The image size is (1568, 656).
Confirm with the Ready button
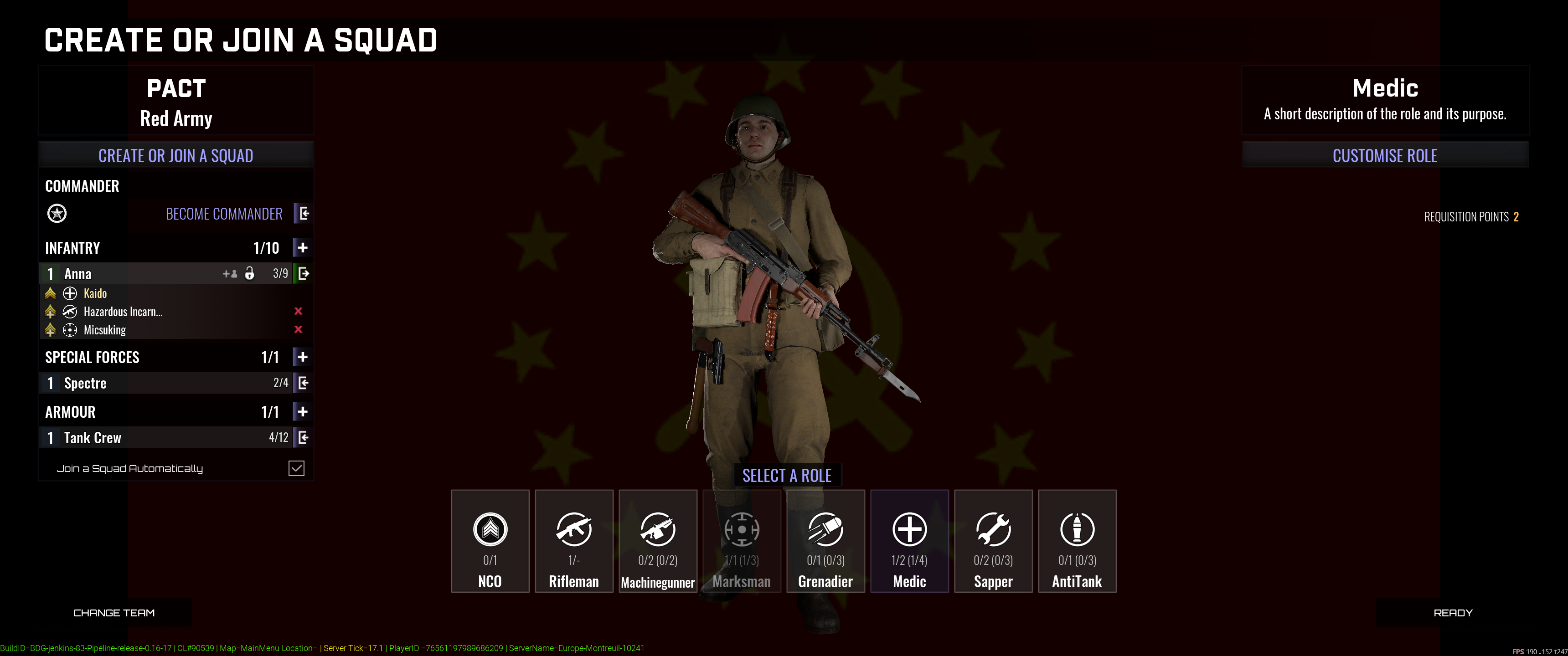pos(1453,613)
